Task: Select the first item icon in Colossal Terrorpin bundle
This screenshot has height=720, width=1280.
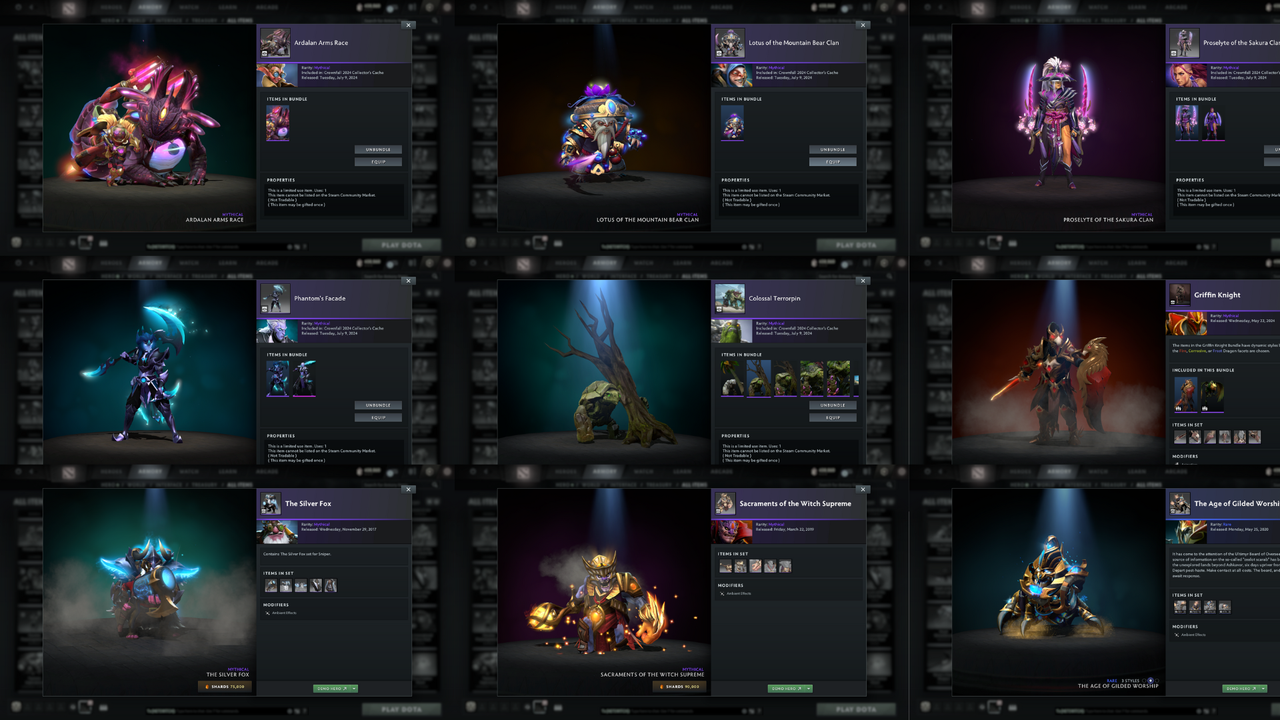Action: click(727, 378)
